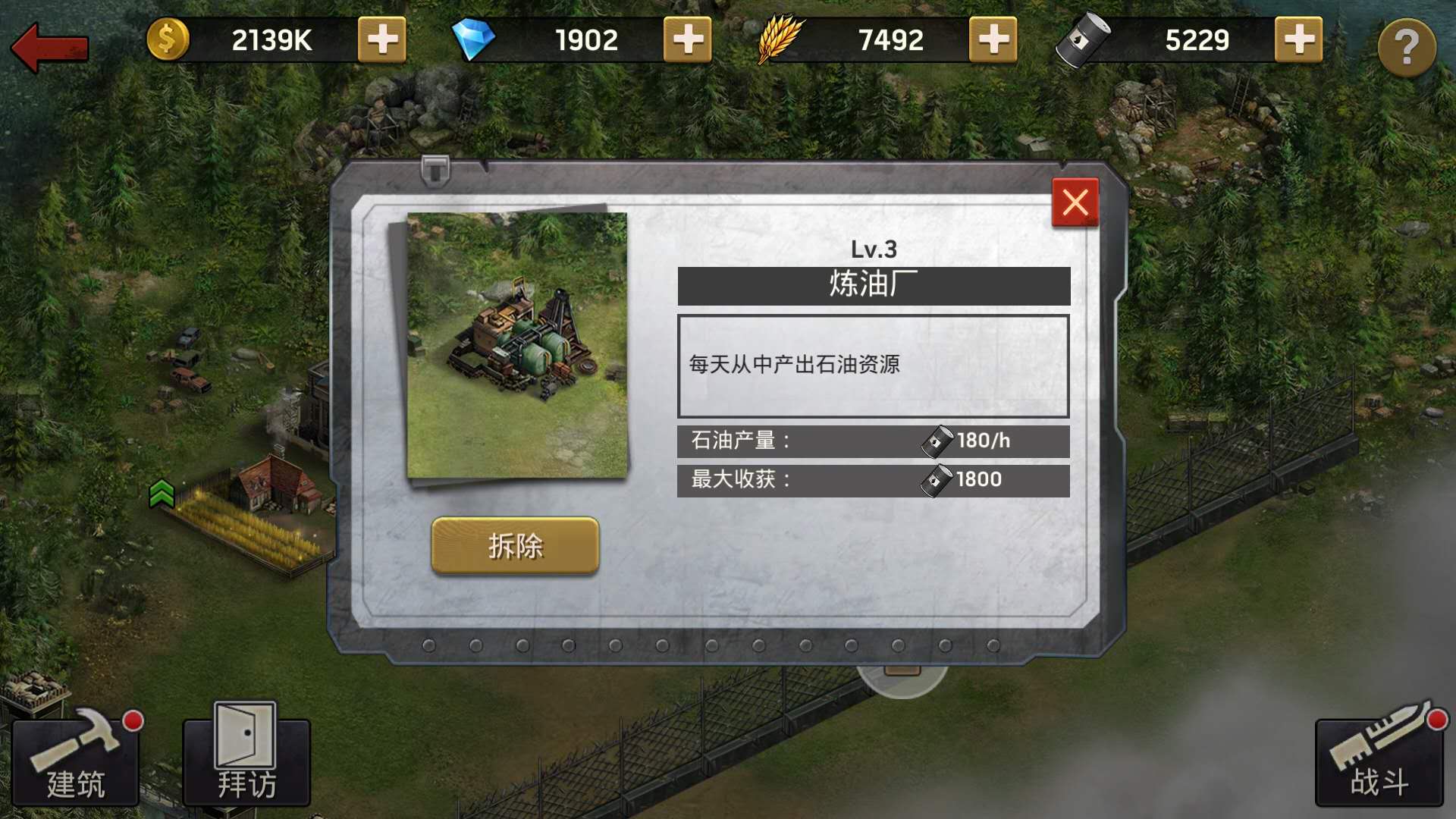Open the 建筑 build menu
Image resolution: width=1456 pixels, height=819 pixels.
click(x=75, y=762)
